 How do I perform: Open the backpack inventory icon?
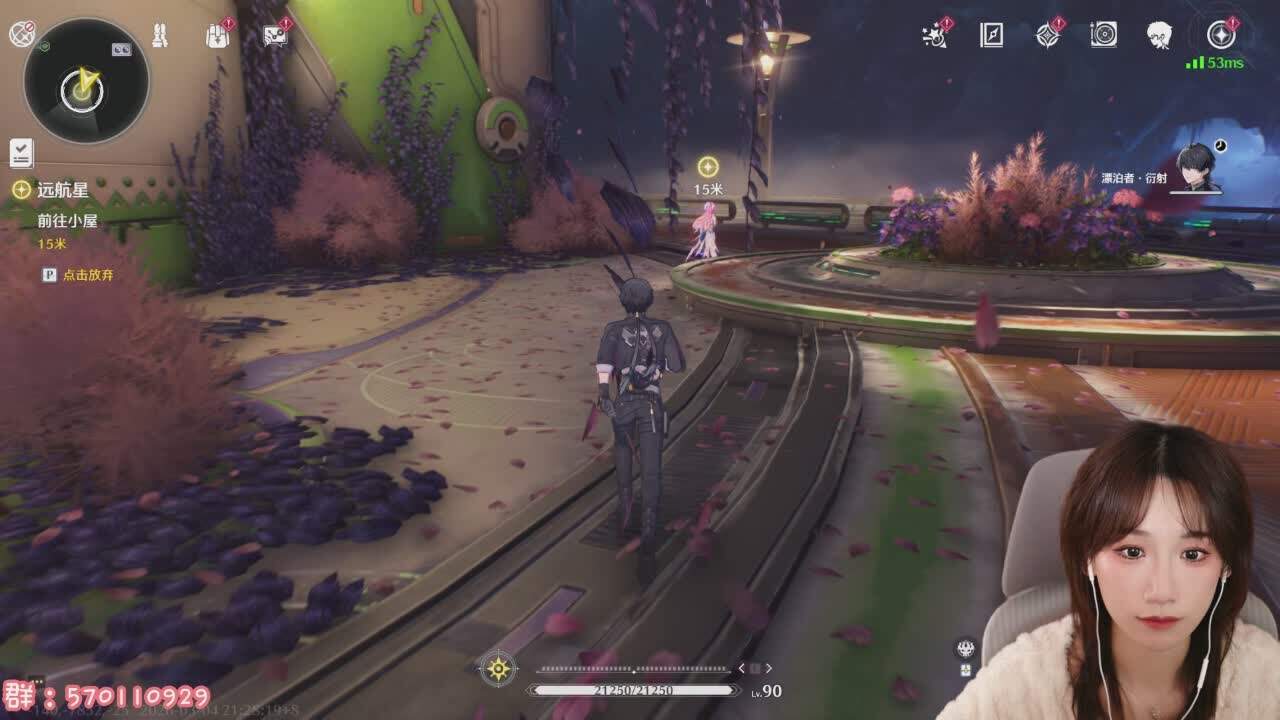point(217,36)
